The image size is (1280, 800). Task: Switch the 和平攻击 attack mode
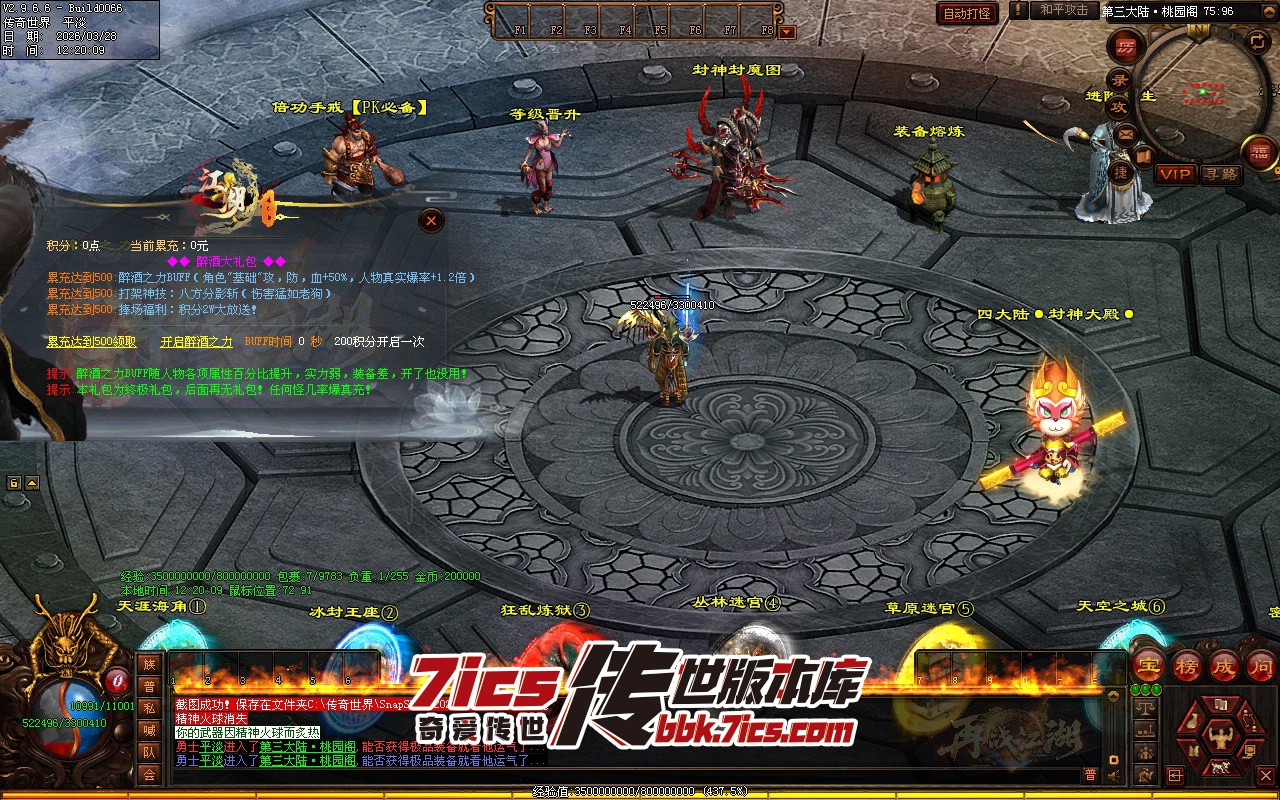(1064, 11)
